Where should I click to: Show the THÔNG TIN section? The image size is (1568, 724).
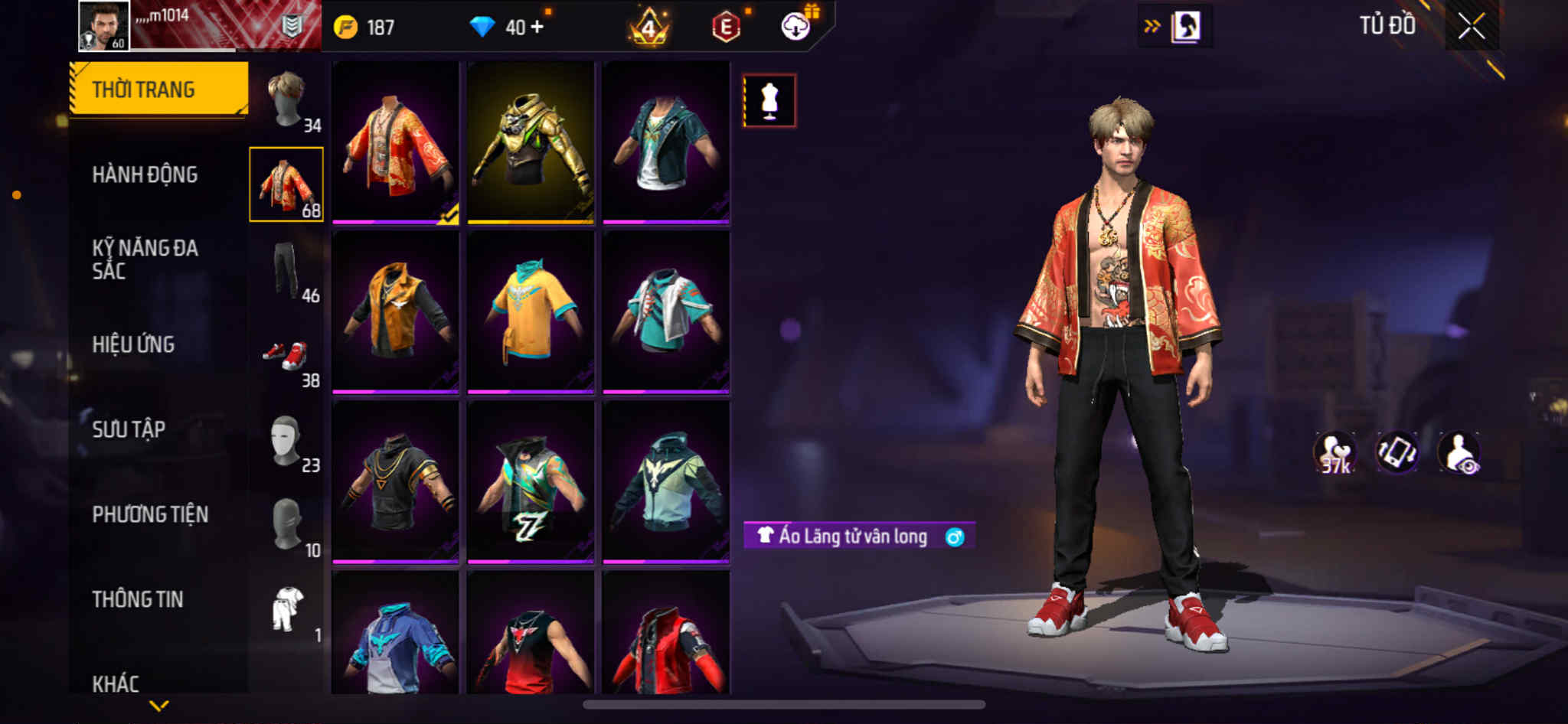138,599
